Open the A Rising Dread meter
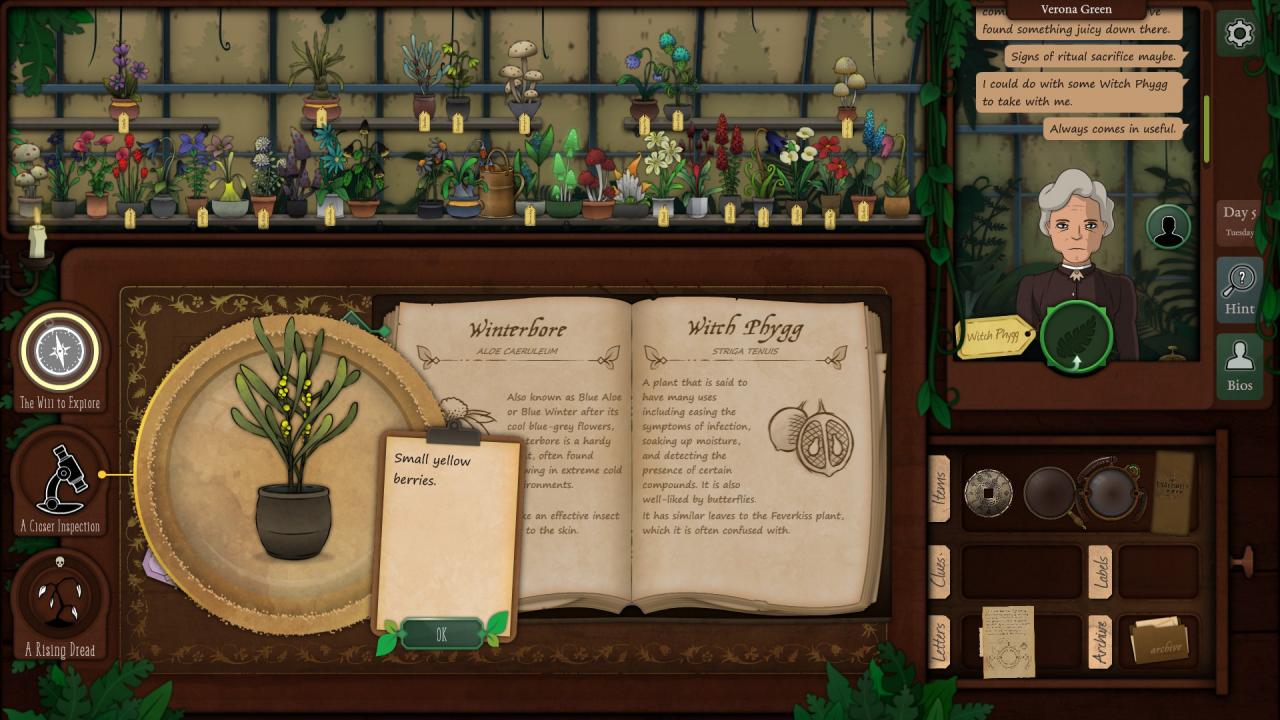 (x=60, y=598)
